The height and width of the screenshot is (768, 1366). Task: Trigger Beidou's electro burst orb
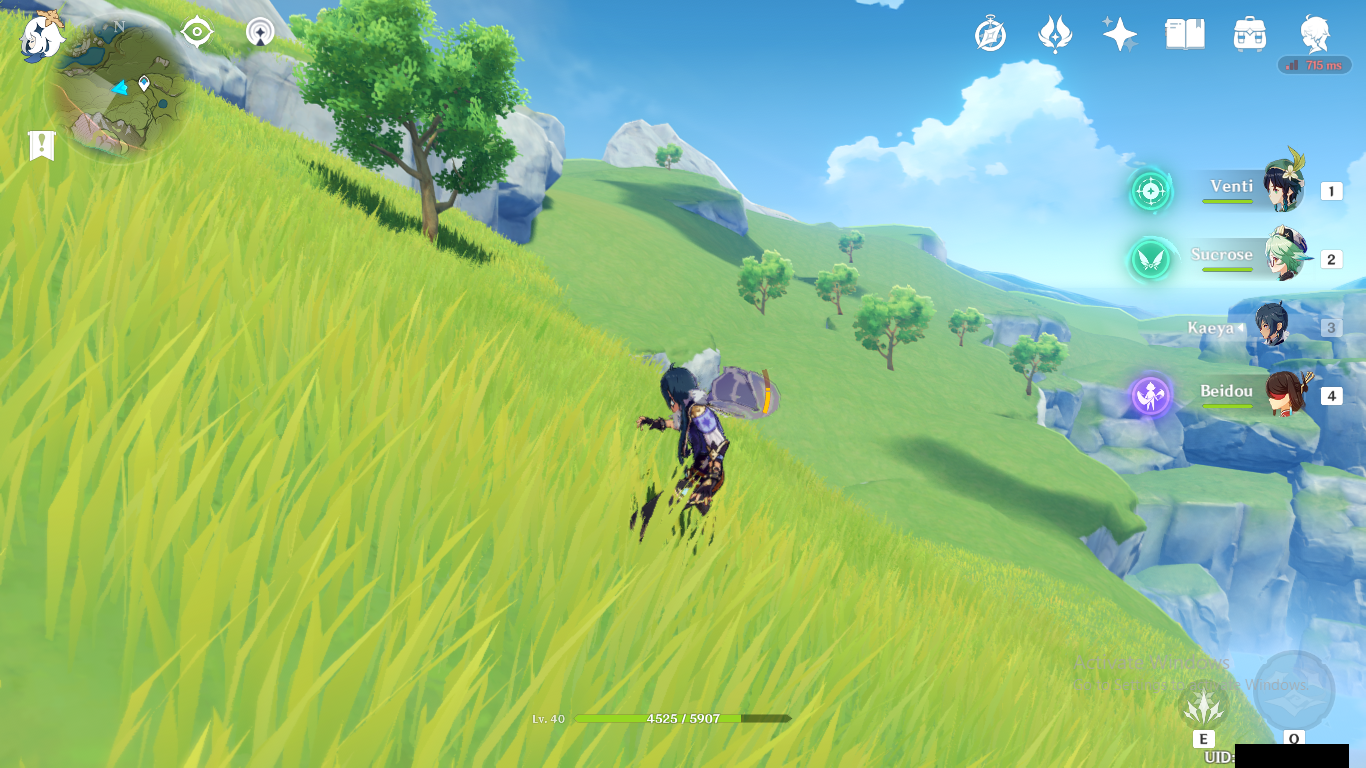(x=1151, y=395)
